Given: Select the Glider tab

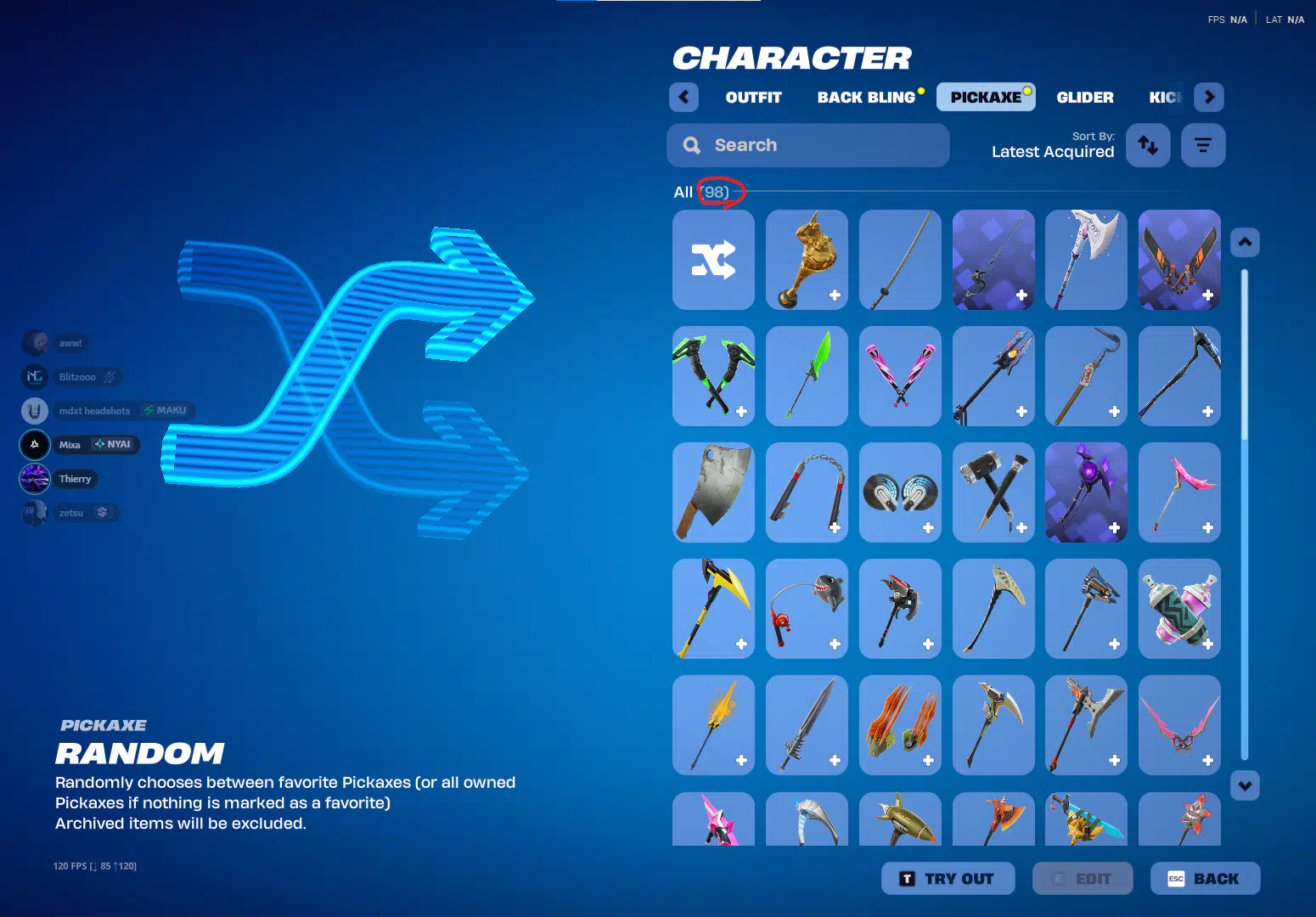Looking at the screenshot, I should tap(1084, 98).
